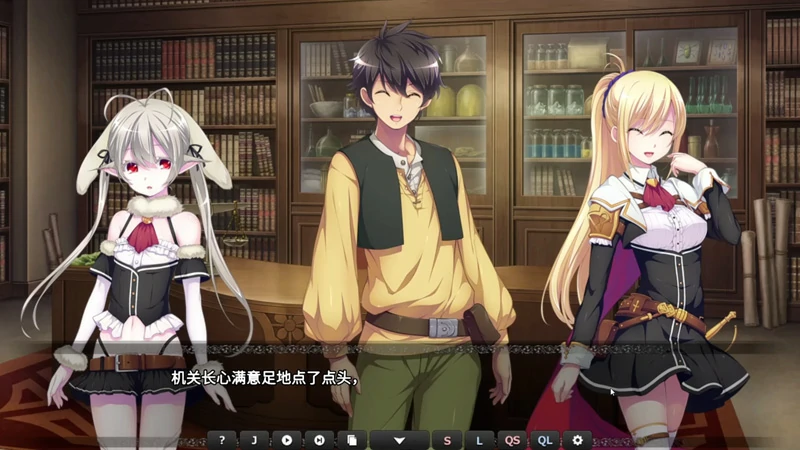Open settings with the gear icon
The image size is (800, 450).
pyautogui.click(x=576, y=440)
